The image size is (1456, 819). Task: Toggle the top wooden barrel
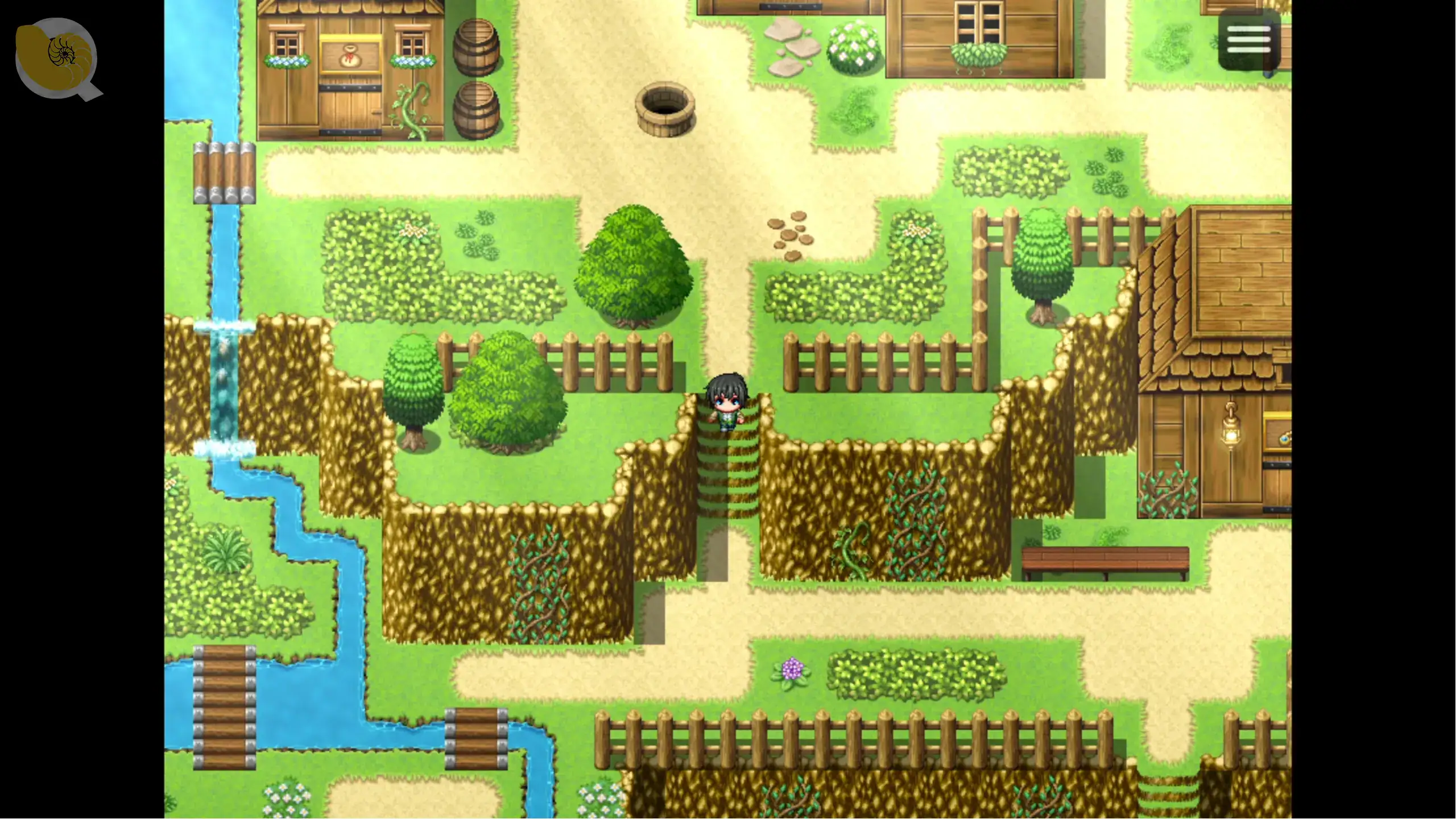point(478,45)
